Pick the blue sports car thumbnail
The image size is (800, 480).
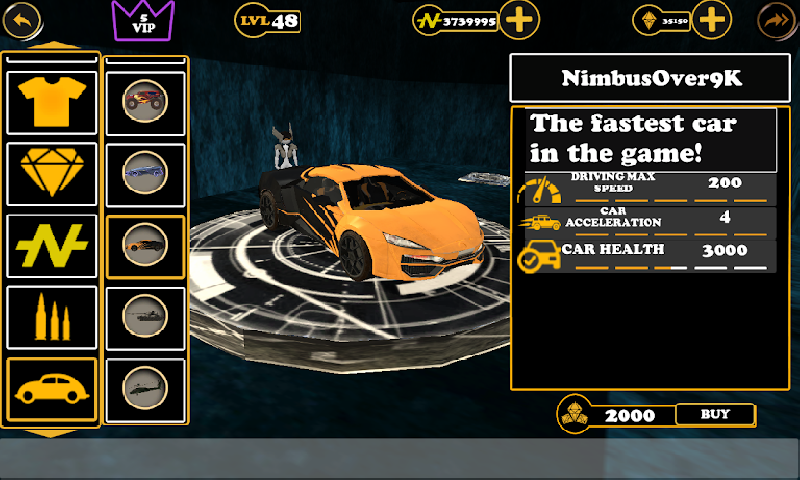point(145,174)
